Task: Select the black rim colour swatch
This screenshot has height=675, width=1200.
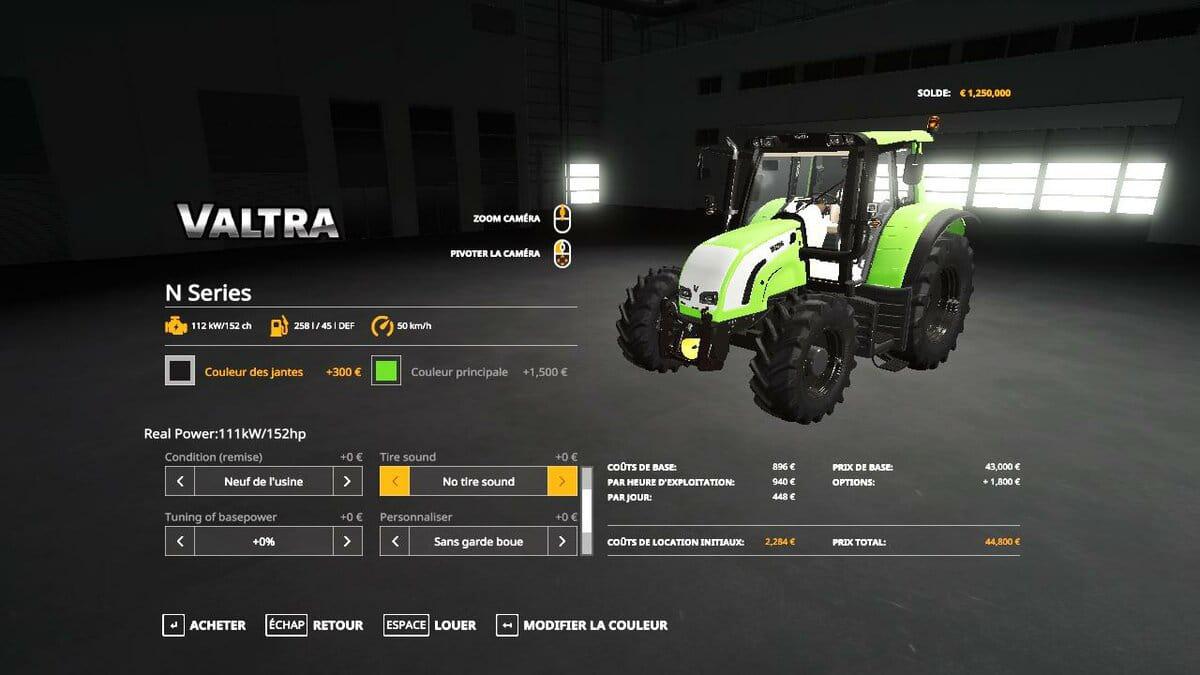Action: coord(180,371)
